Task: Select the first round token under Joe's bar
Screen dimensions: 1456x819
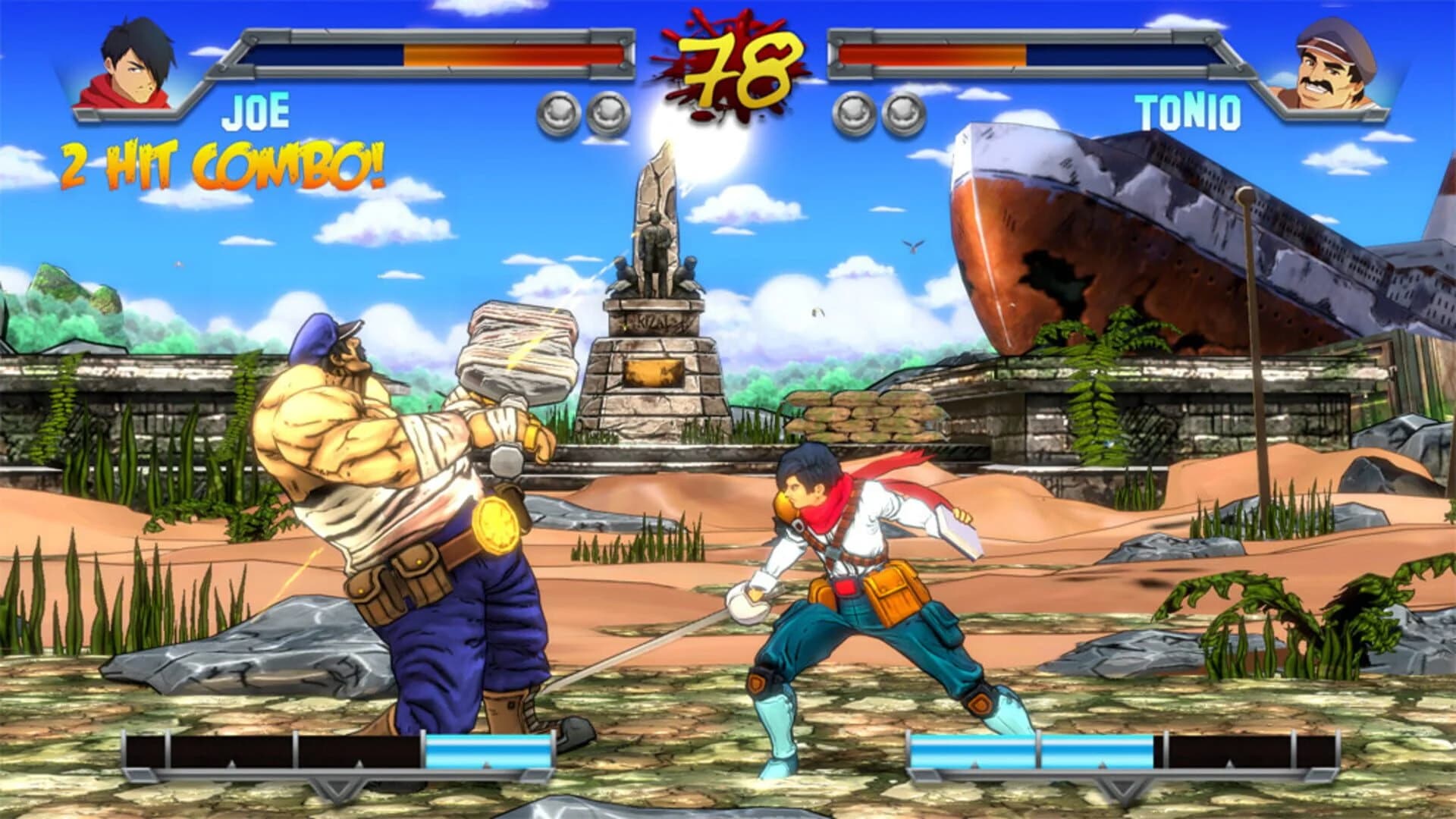Action: point(557,111)
